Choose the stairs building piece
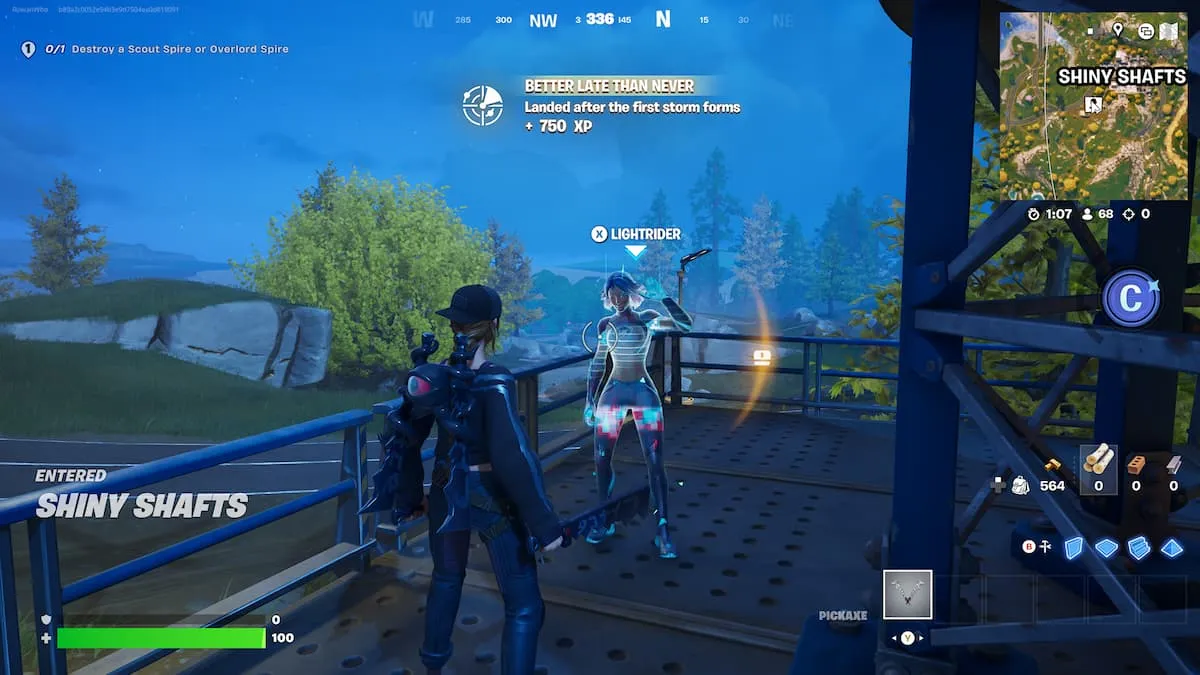The image size is (1200, 675). point(1139,547)
